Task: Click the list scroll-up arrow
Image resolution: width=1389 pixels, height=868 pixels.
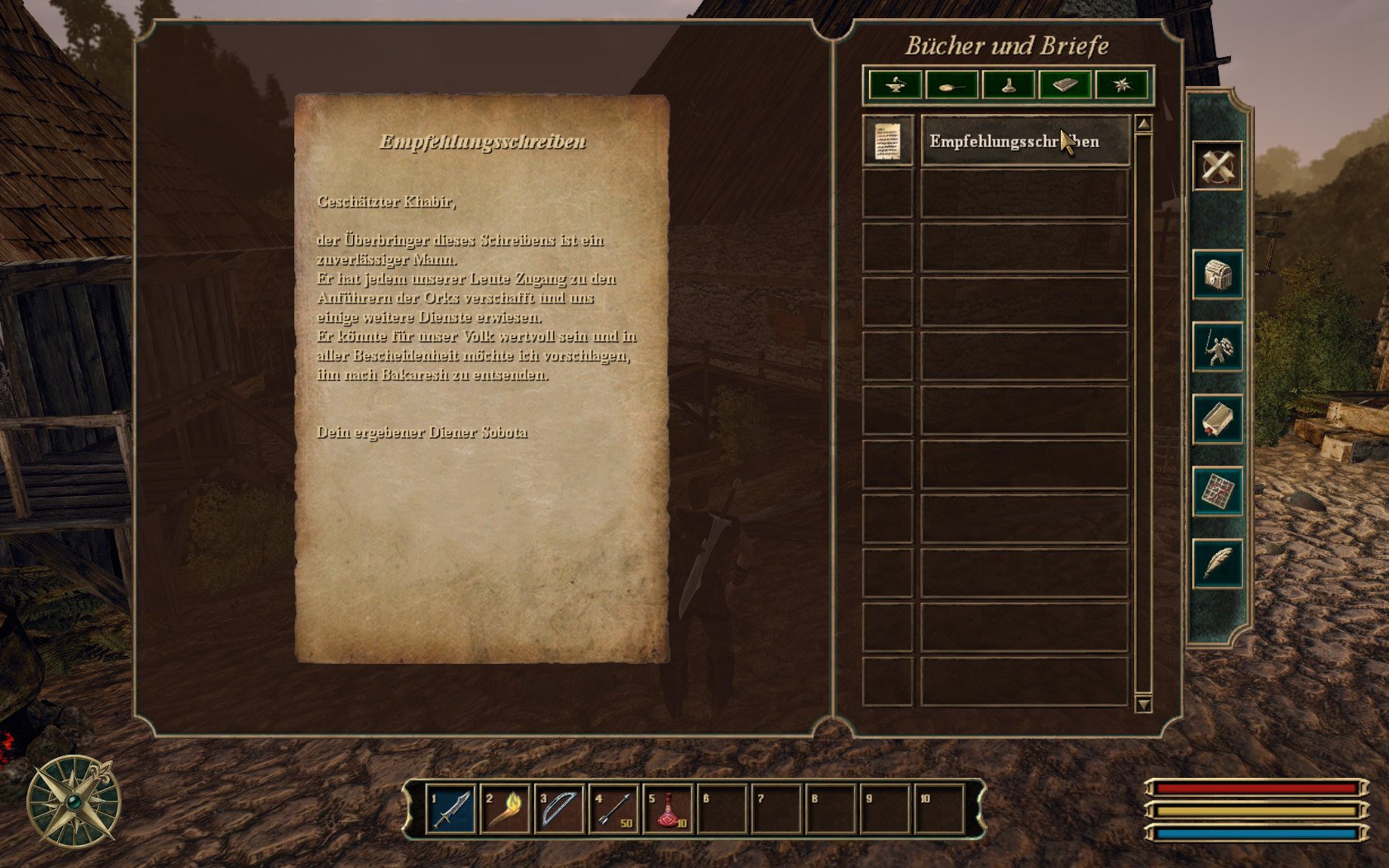Action: (x=1143, y=124)
